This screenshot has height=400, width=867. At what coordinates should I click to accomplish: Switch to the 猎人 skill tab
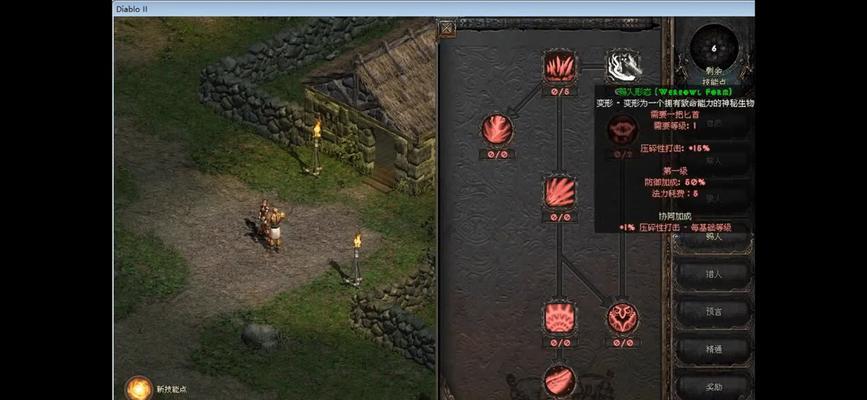[713, 275]
